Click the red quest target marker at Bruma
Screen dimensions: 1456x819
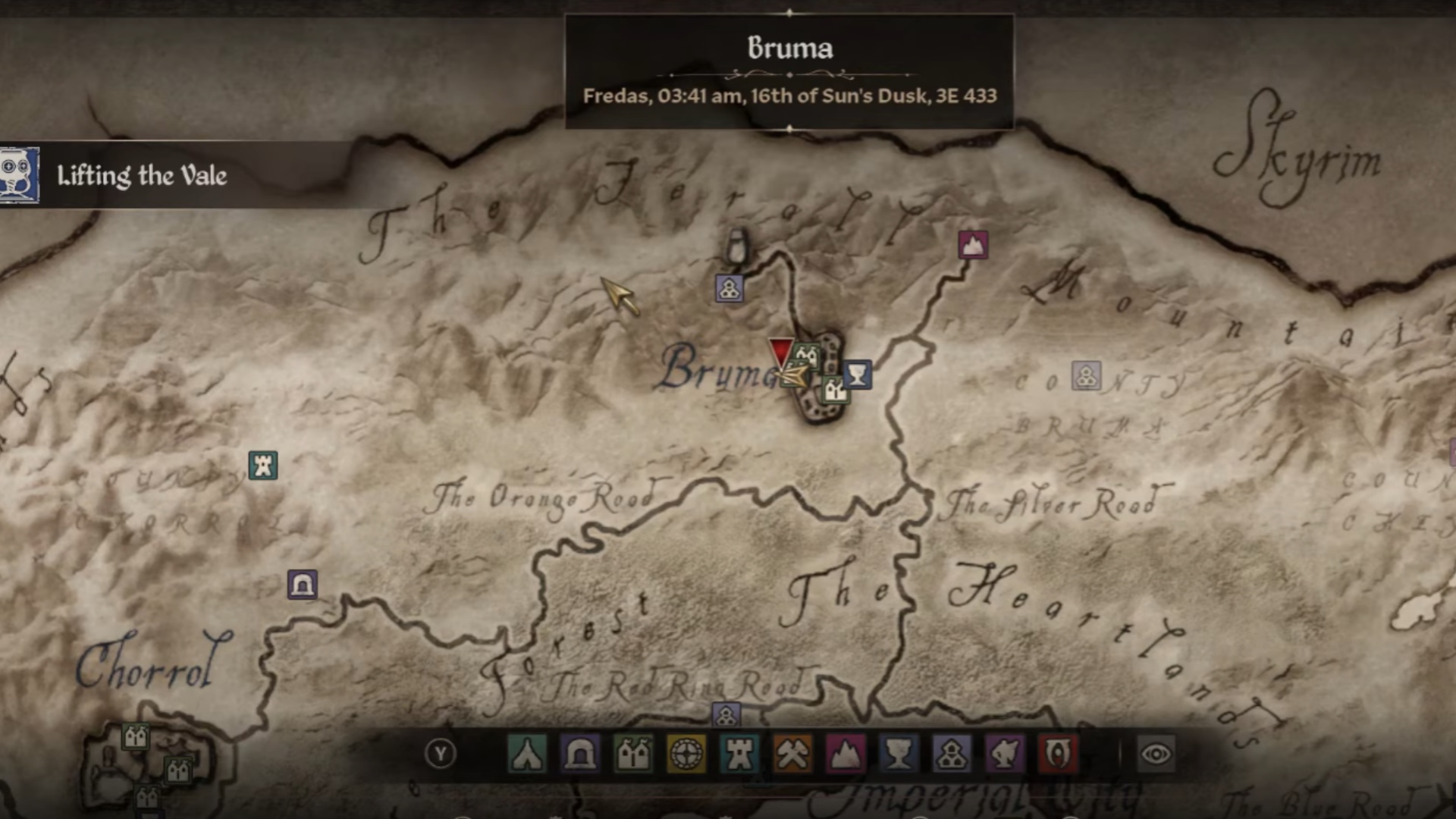point(780,353)
